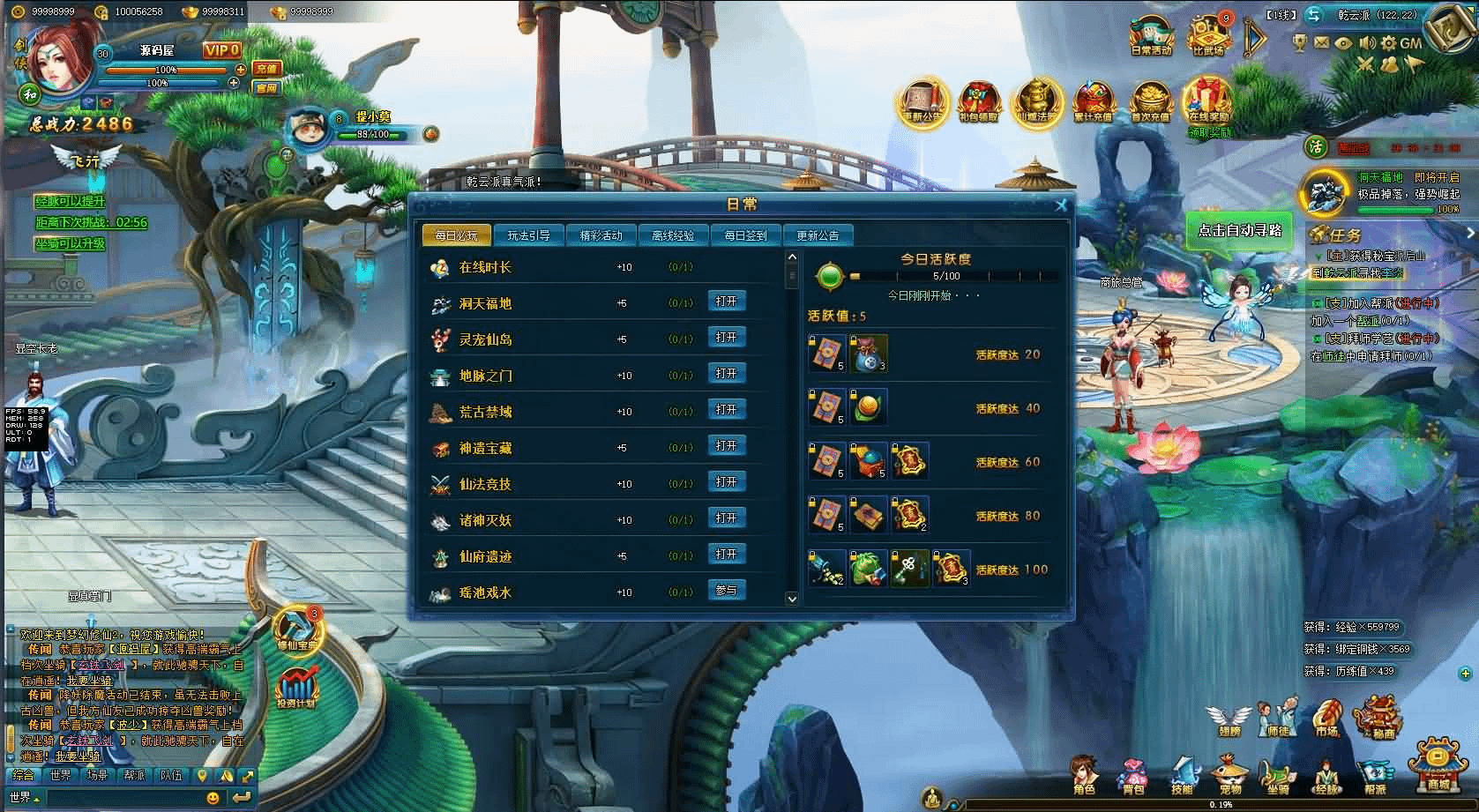The image size is (1479, 812).
Task: Click the 充值 recharge button
Action: click(x=266, y=68)
